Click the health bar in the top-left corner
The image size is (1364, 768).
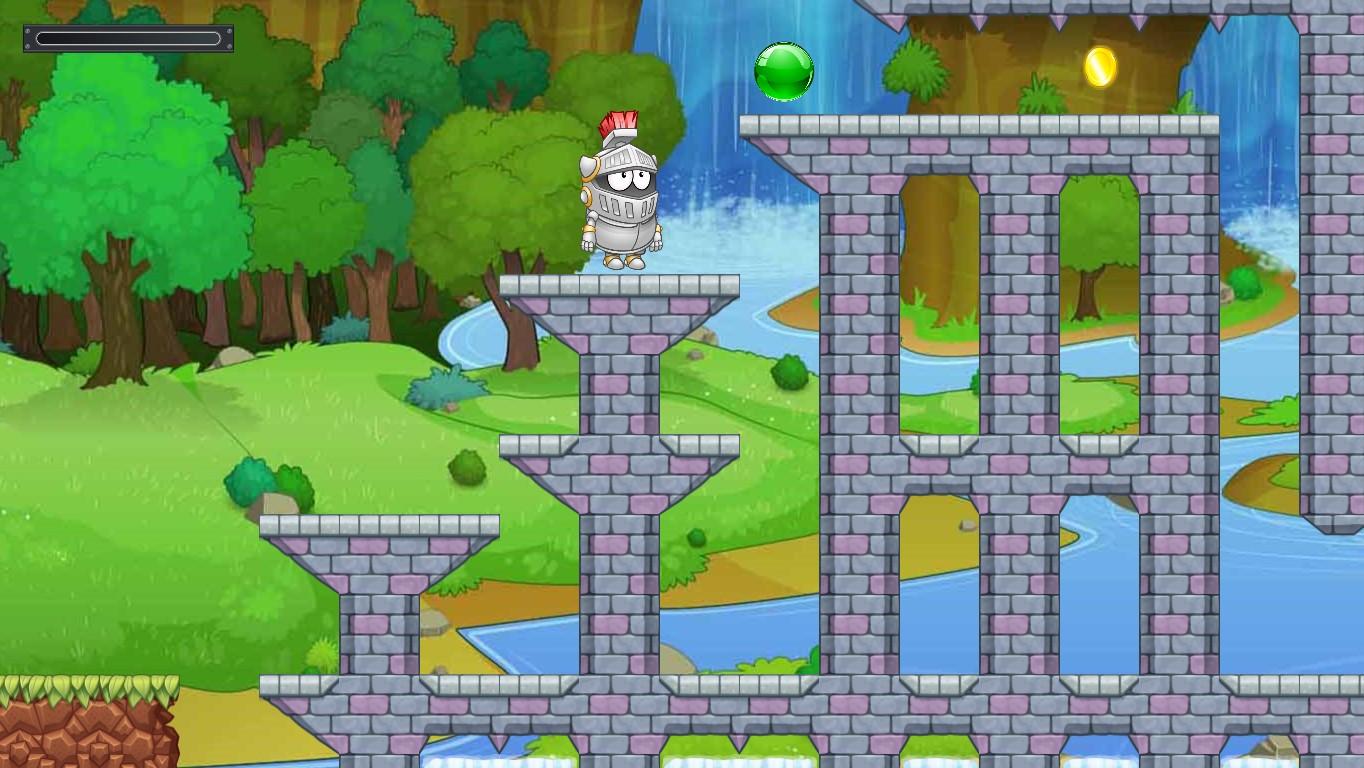click(x=128, y=37)
